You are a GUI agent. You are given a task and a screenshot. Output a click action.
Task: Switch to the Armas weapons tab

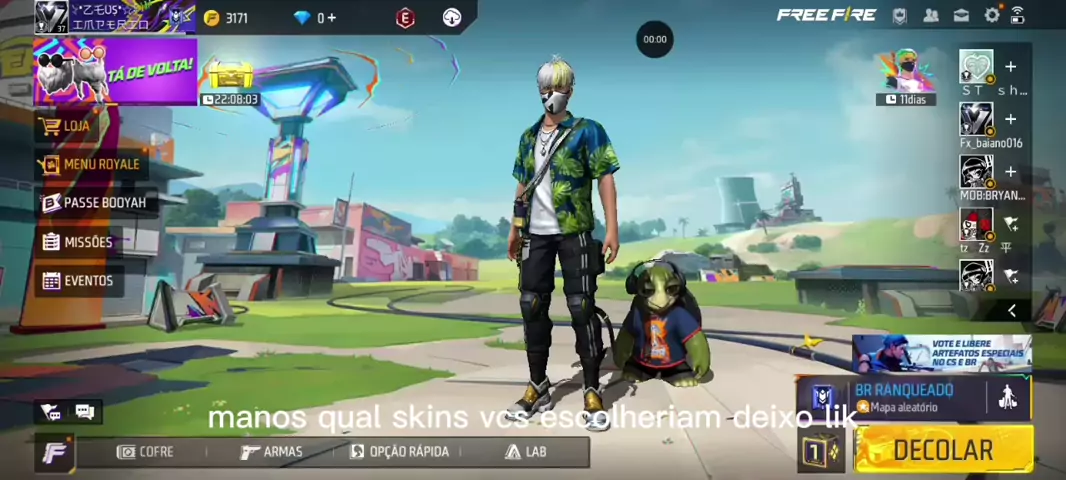(x=272, y=452)
